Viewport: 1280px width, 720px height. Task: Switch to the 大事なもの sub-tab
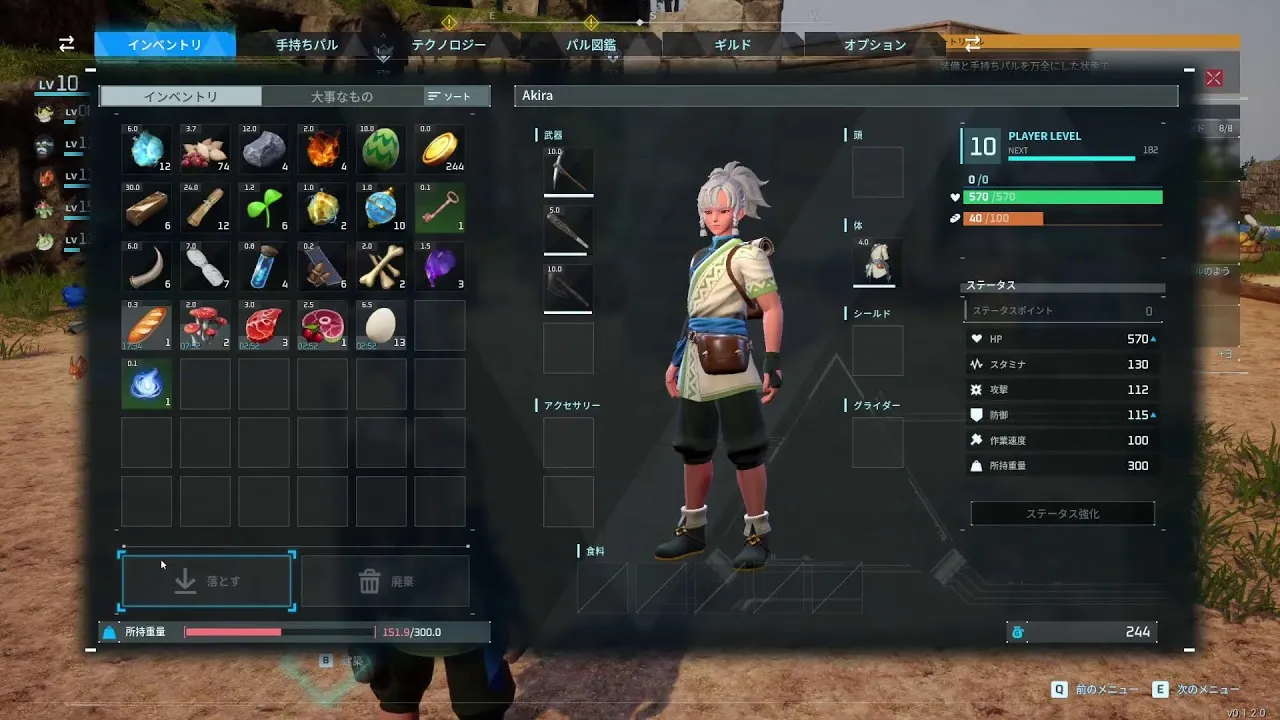point(341,96)
